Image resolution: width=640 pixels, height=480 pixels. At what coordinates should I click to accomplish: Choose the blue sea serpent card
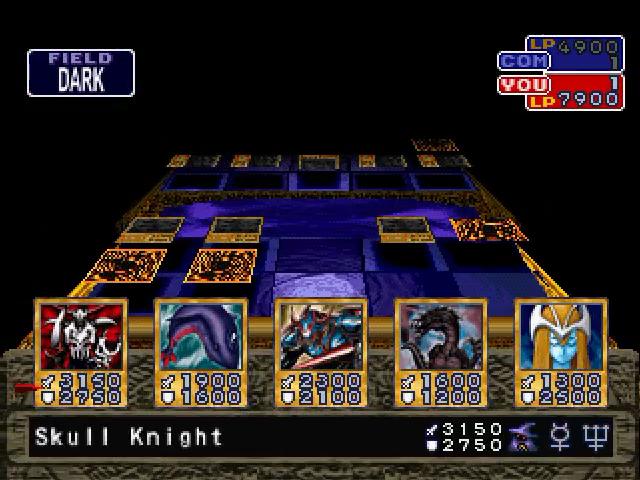[200, 350]
